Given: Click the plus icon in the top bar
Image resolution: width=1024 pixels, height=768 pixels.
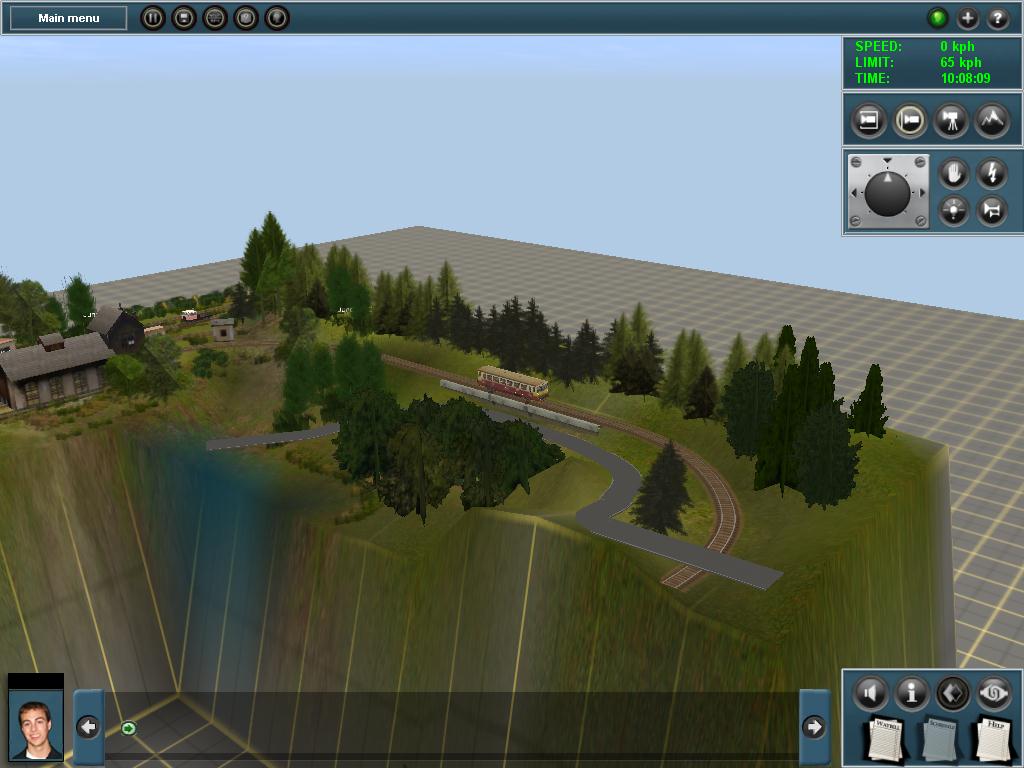Looking at the screenshot, I should pyautogui.click(x=967, y=18).
